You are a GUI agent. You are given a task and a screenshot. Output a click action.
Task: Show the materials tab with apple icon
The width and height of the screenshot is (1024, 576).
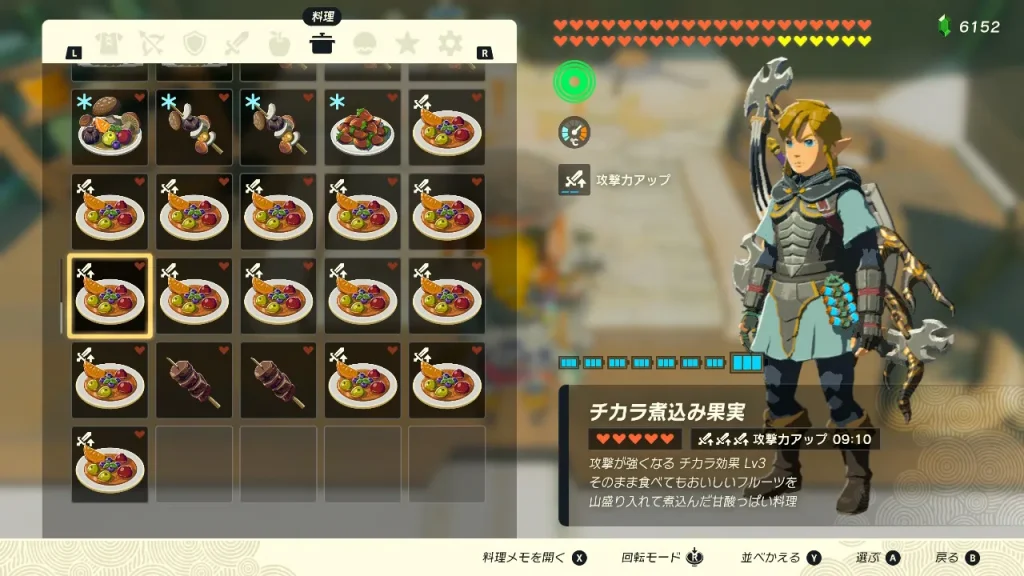click(280, 43)
